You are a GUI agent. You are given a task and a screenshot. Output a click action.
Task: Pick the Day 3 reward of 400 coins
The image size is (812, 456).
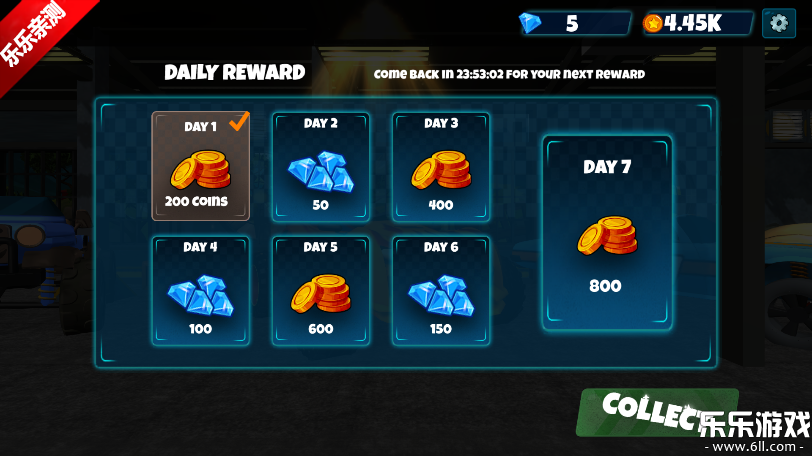[441, 165]
